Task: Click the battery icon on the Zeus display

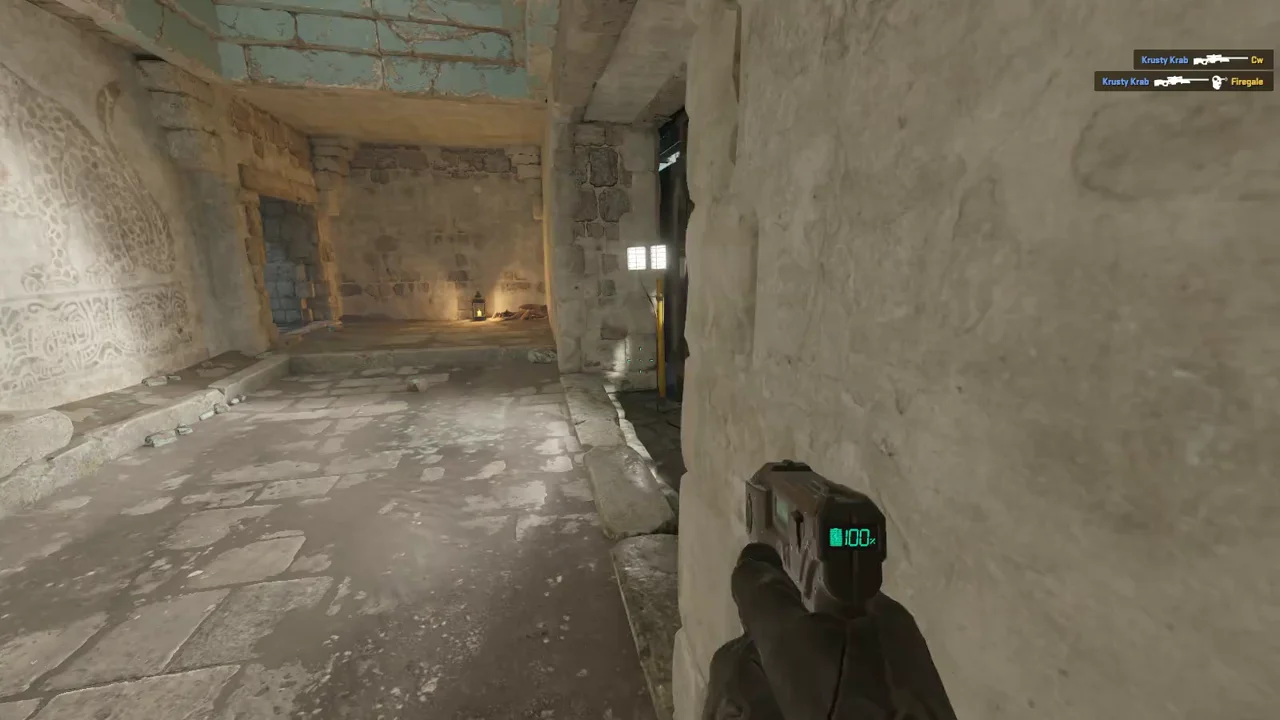Action: coord(835,538)
